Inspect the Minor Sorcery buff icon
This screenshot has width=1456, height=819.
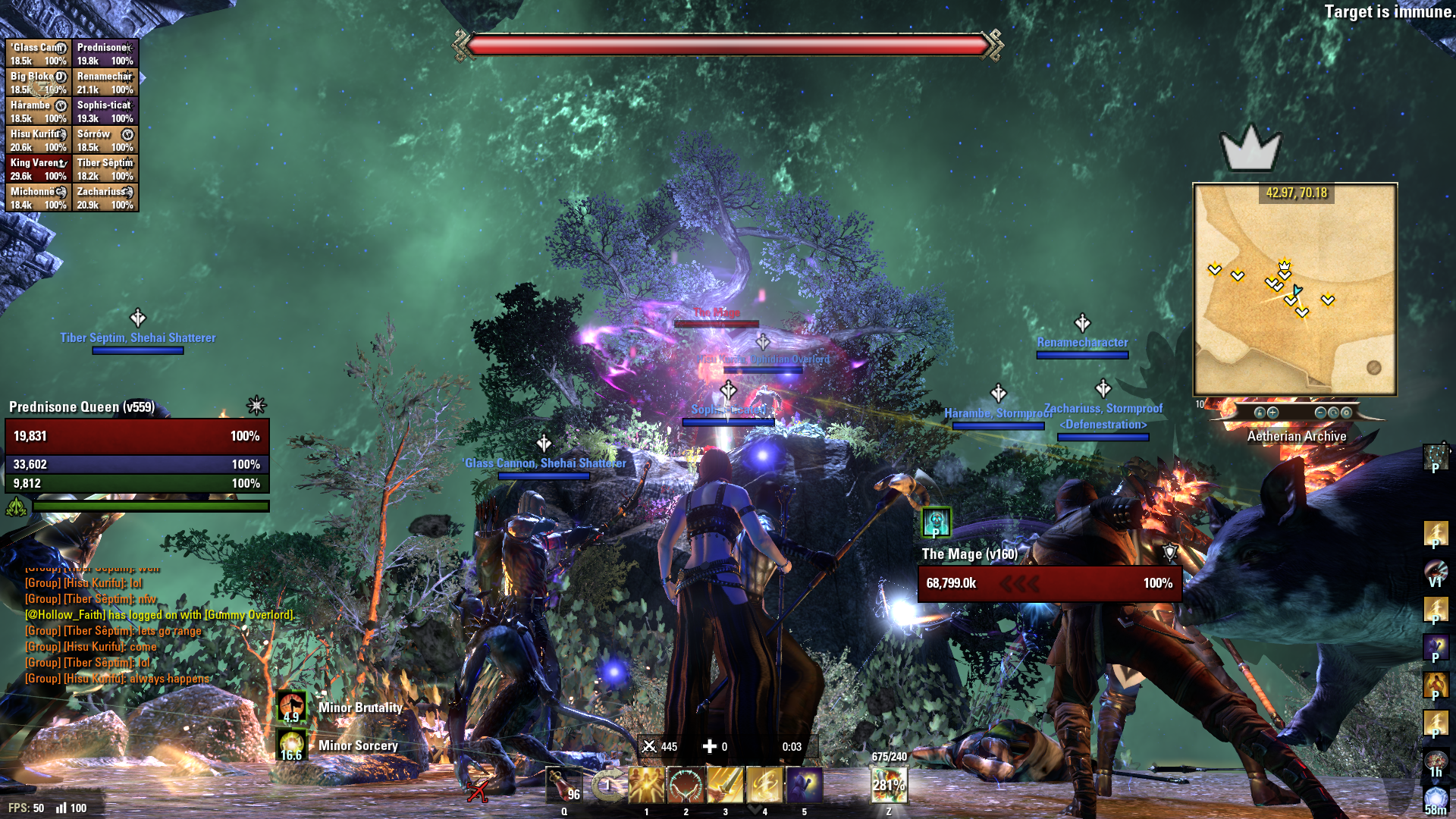click(292, 745)
